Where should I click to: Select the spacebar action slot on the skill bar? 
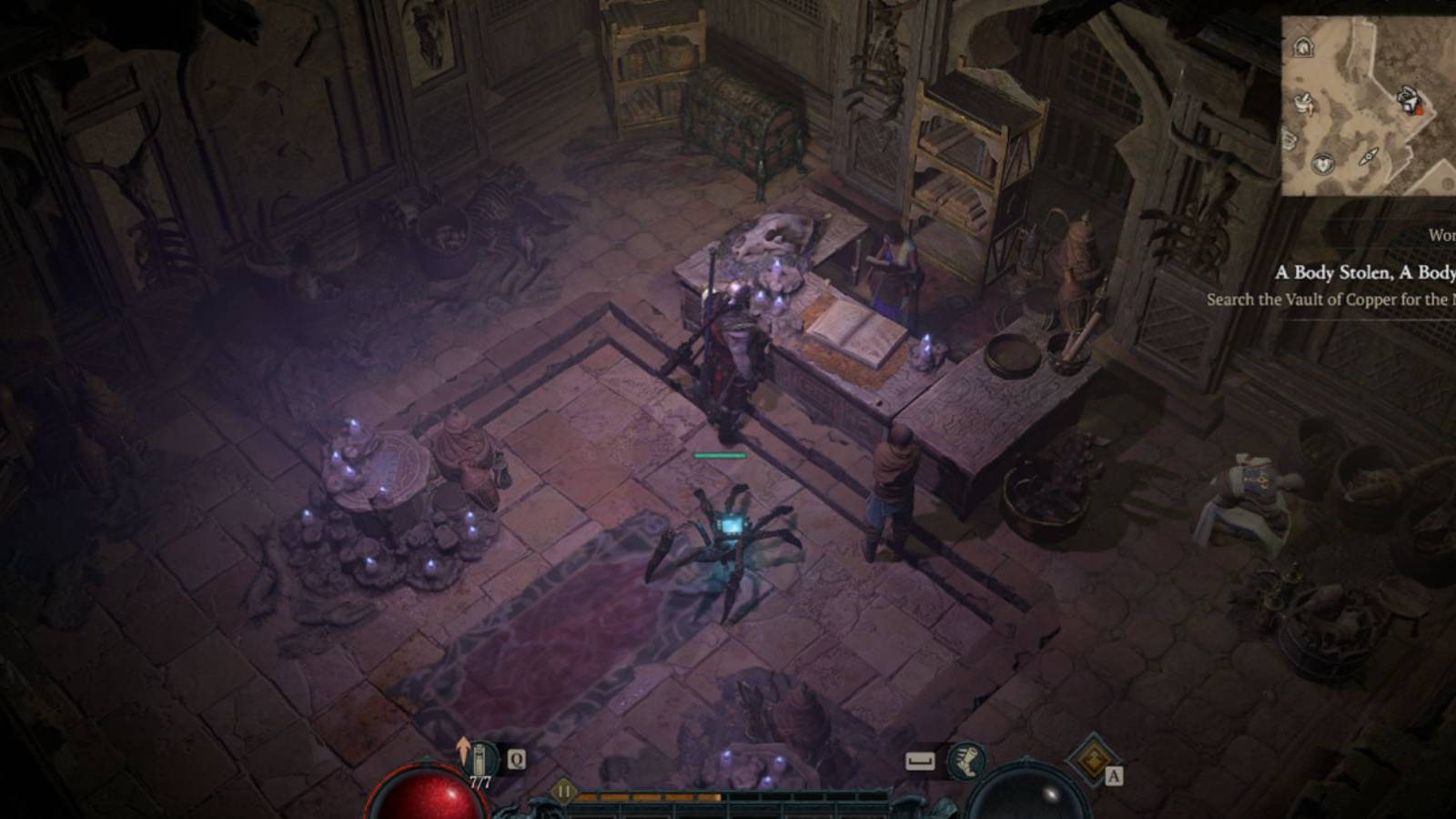click(x=920, y=761)
